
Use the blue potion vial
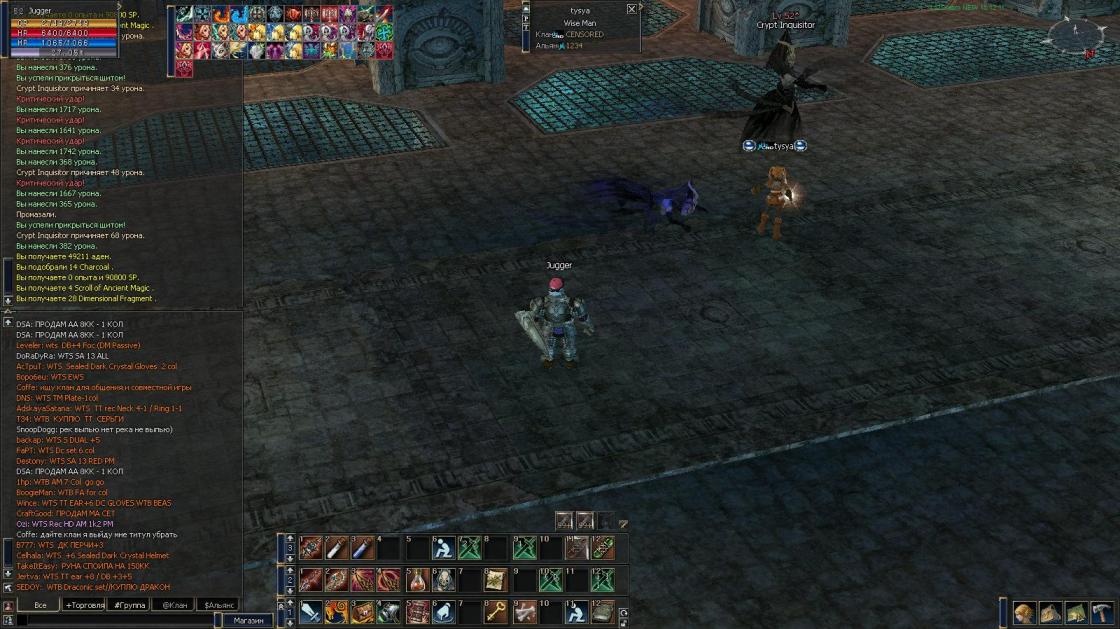[363, 548]
